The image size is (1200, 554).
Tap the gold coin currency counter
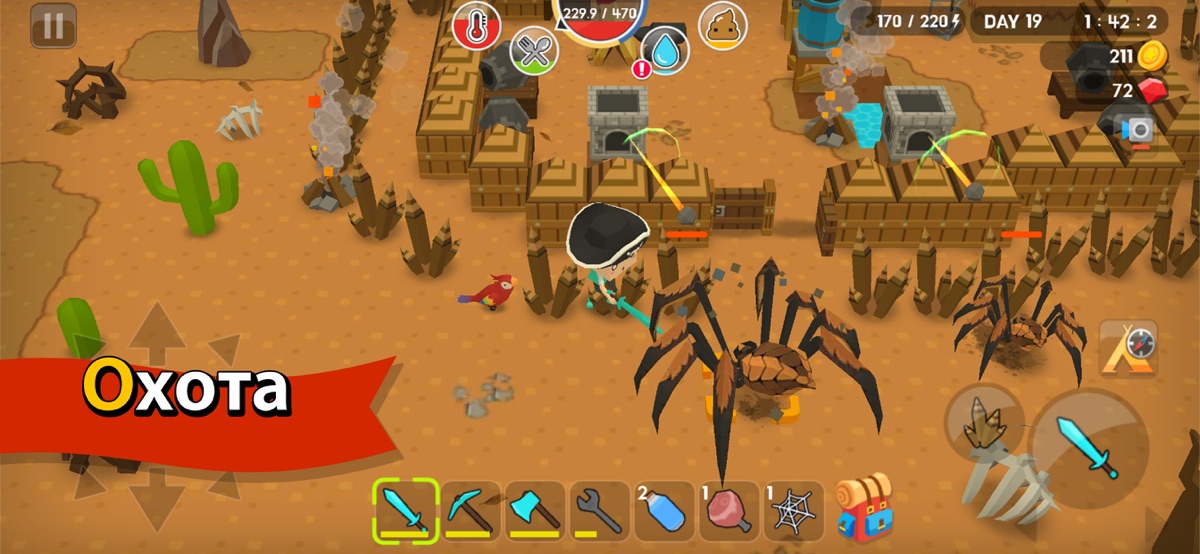[1137, 56]
